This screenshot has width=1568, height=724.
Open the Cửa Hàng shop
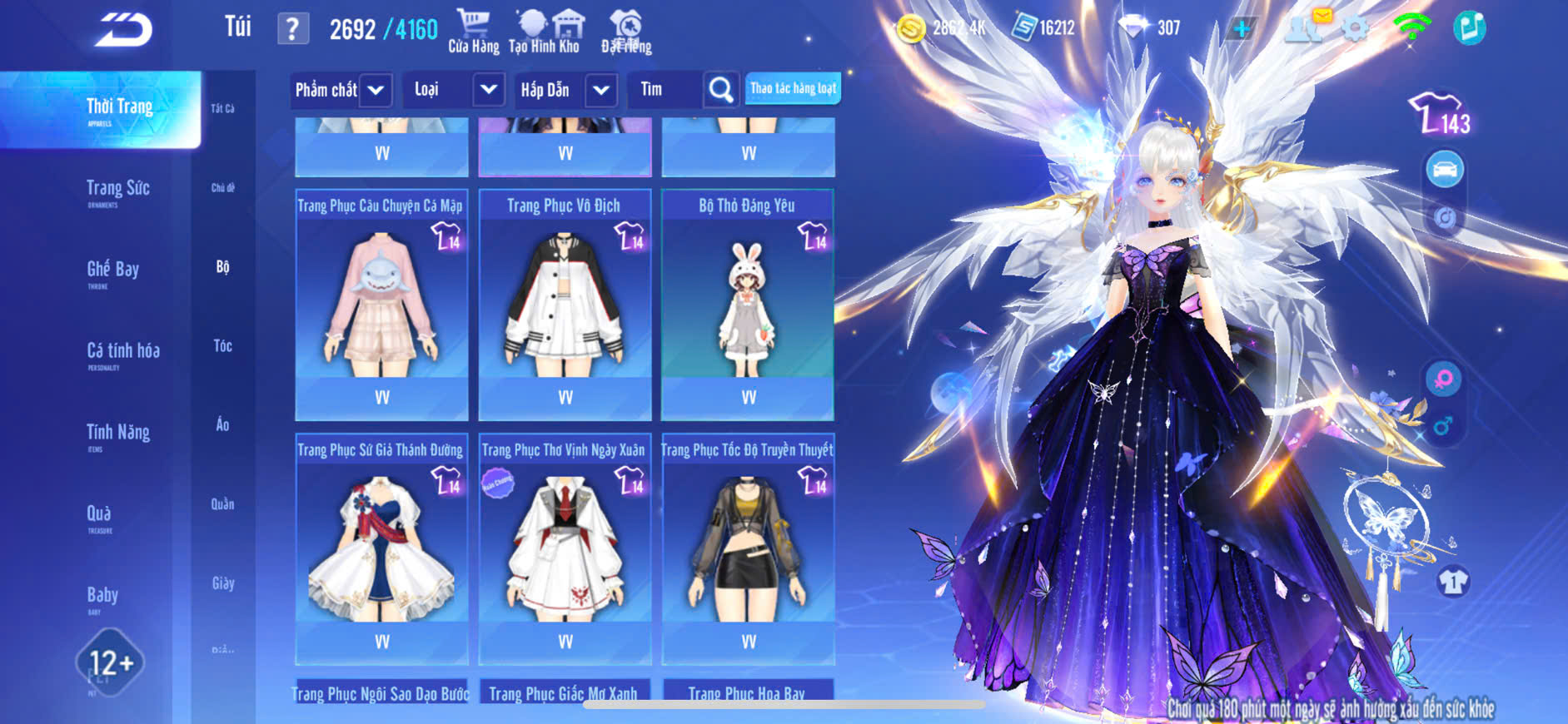(x=473, y=33)
